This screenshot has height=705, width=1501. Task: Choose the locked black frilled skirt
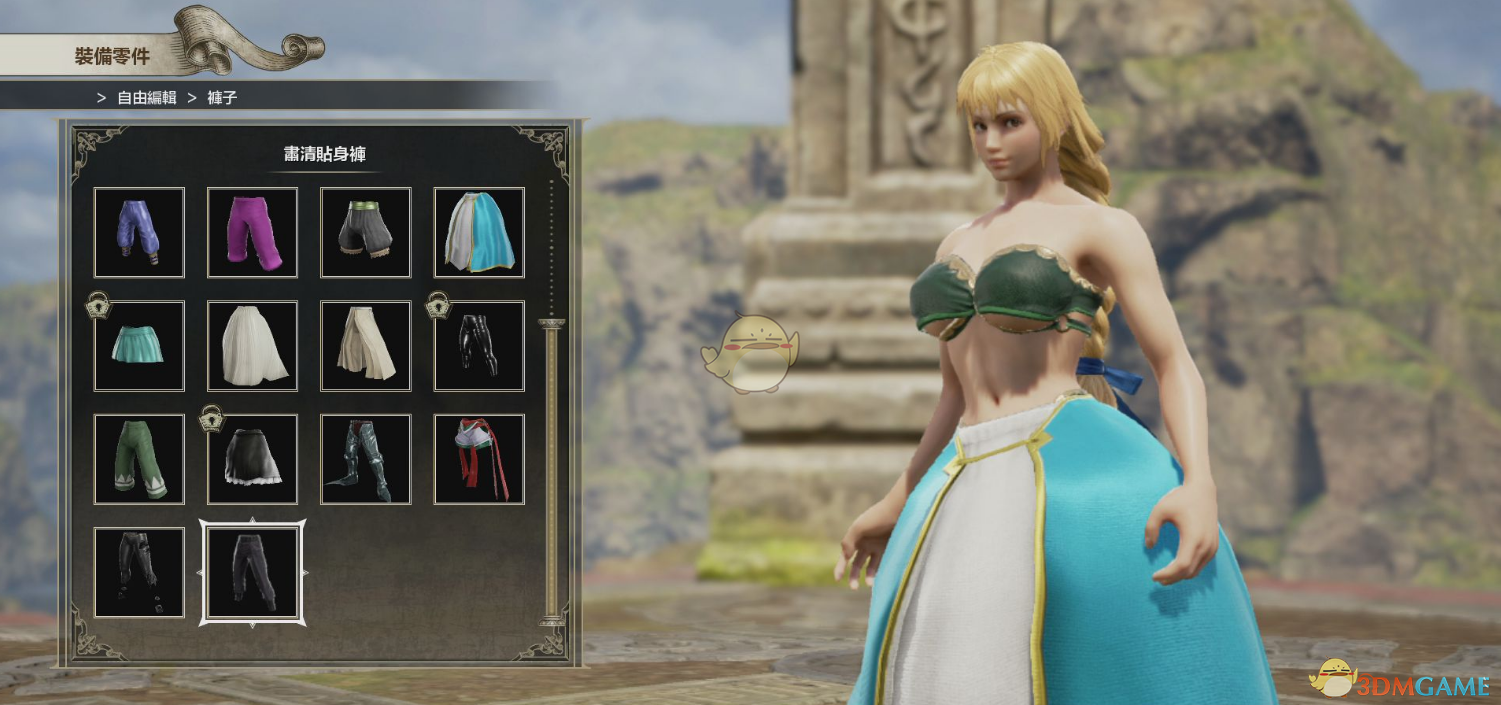[x=252, y=458]
